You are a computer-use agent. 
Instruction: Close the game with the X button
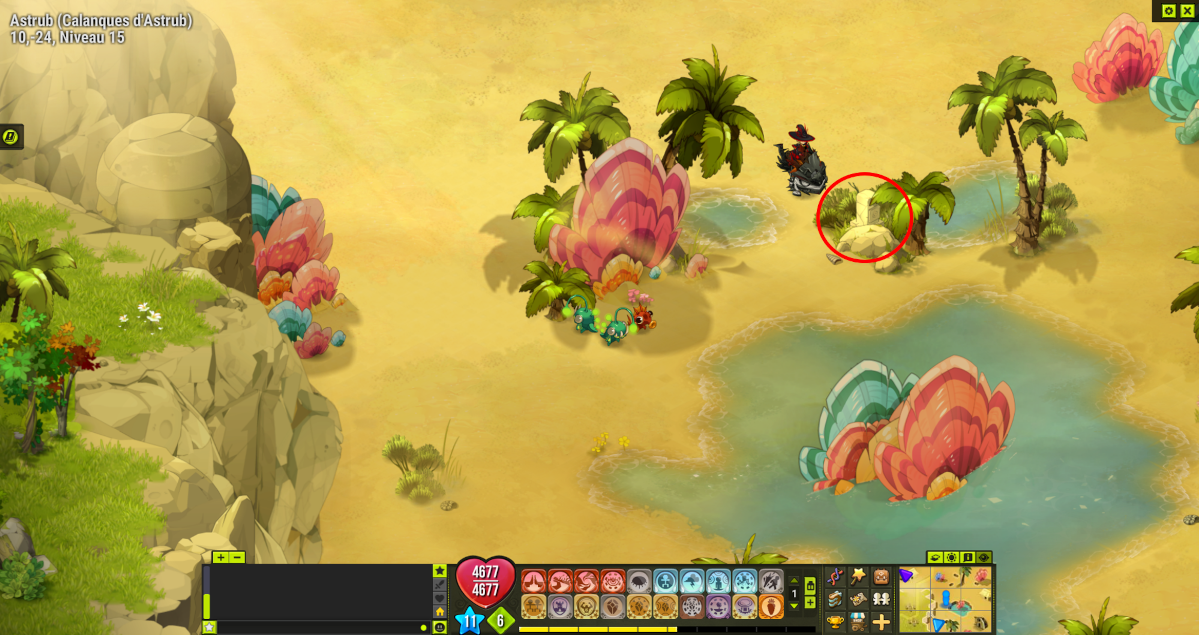pyautogui.click(x=1187, y=10)
